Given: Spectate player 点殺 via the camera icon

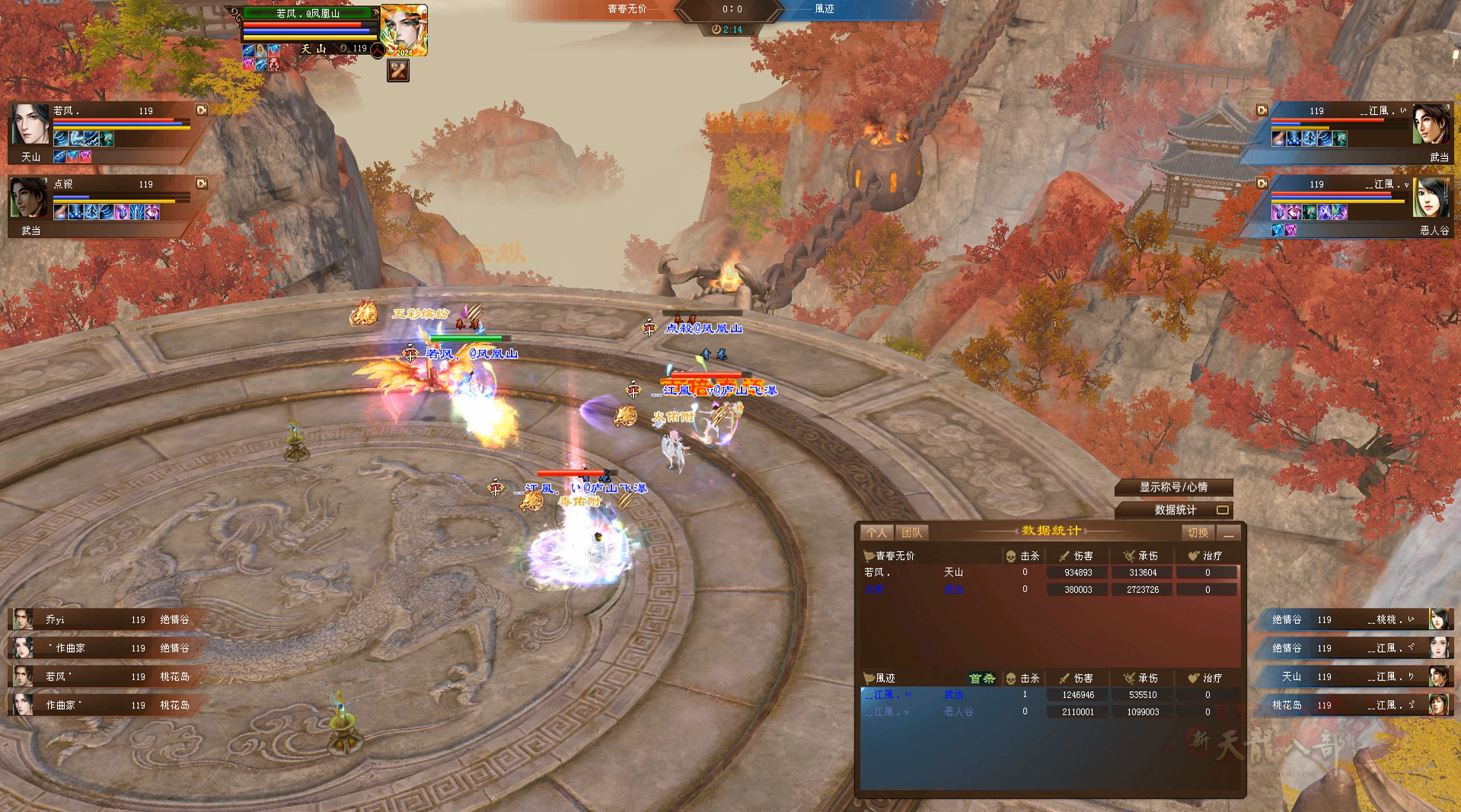Looking at the screenshot, I should (202, 183).
